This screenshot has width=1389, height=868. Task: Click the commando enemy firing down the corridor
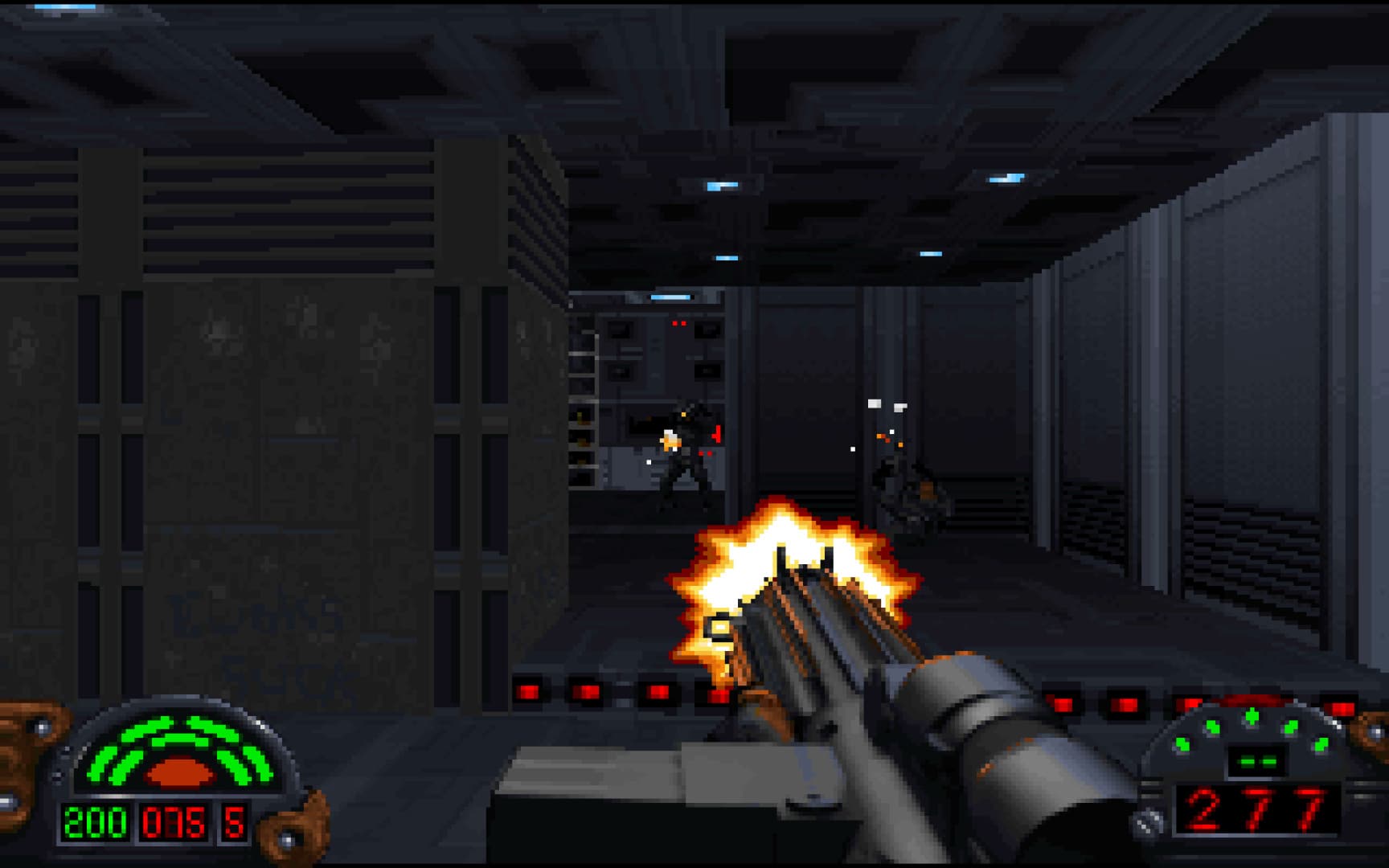(683, 450)
